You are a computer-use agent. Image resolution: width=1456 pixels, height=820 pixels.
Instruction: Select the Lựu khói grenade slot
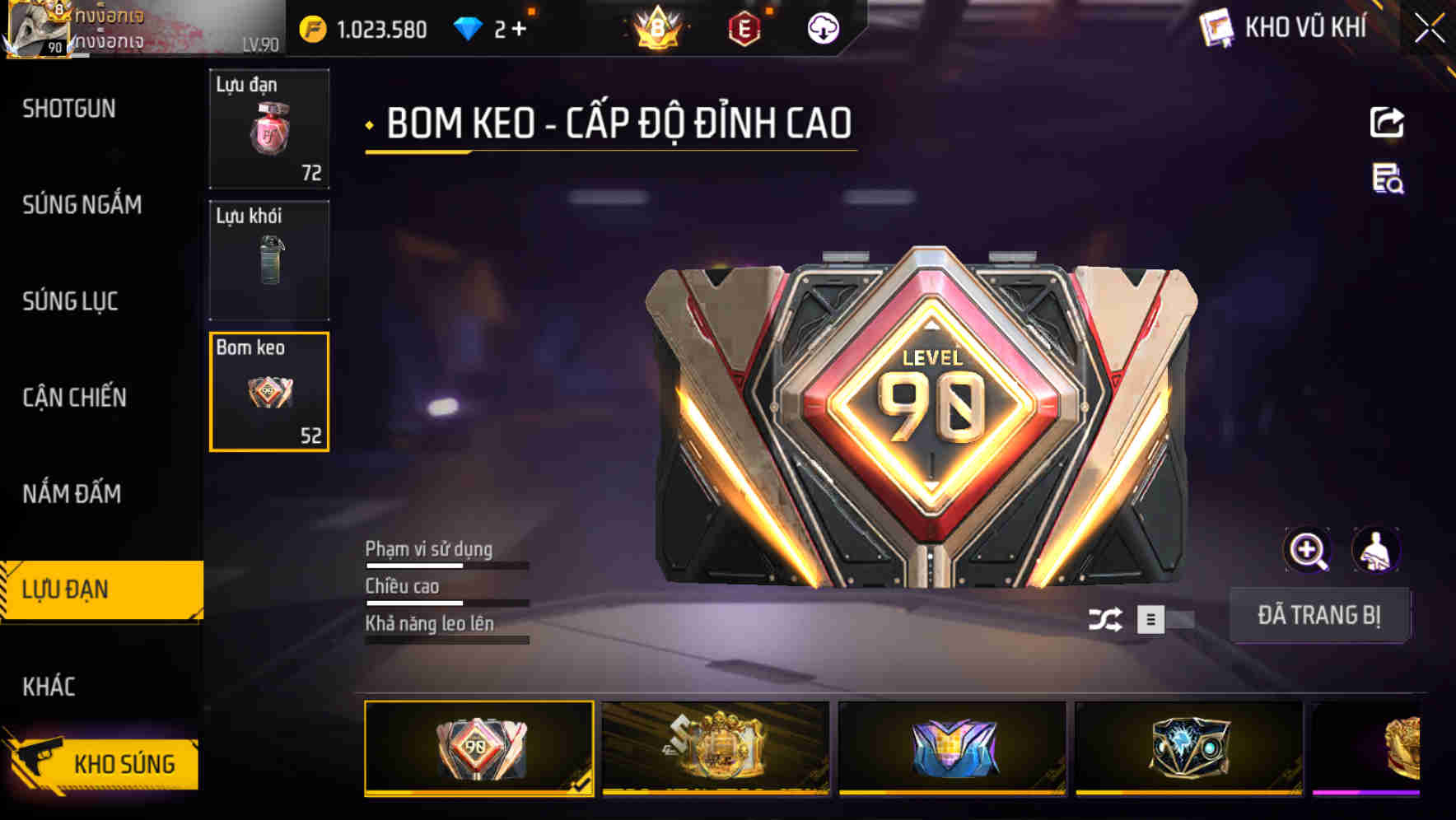[268, 259]
